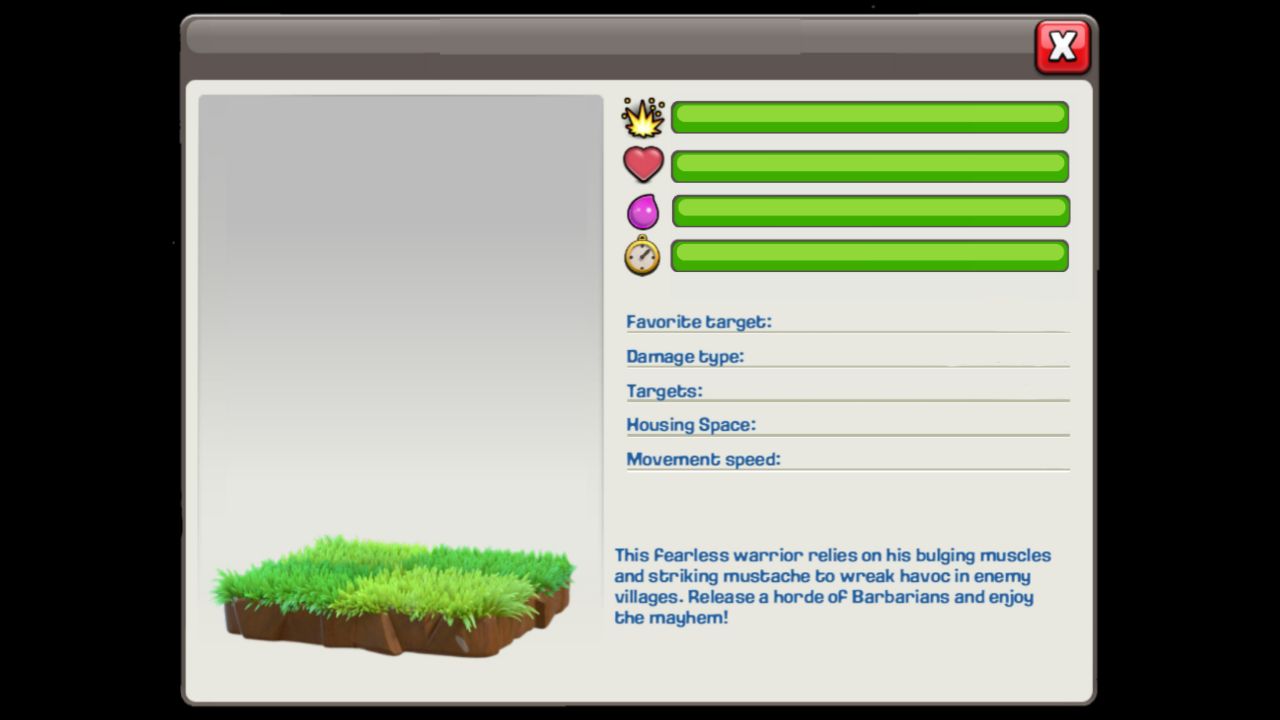Image resolution: width=1280 pixels, height=720 pixels.
Task: Close the troop info window
Action: [x=1062, y=46]
